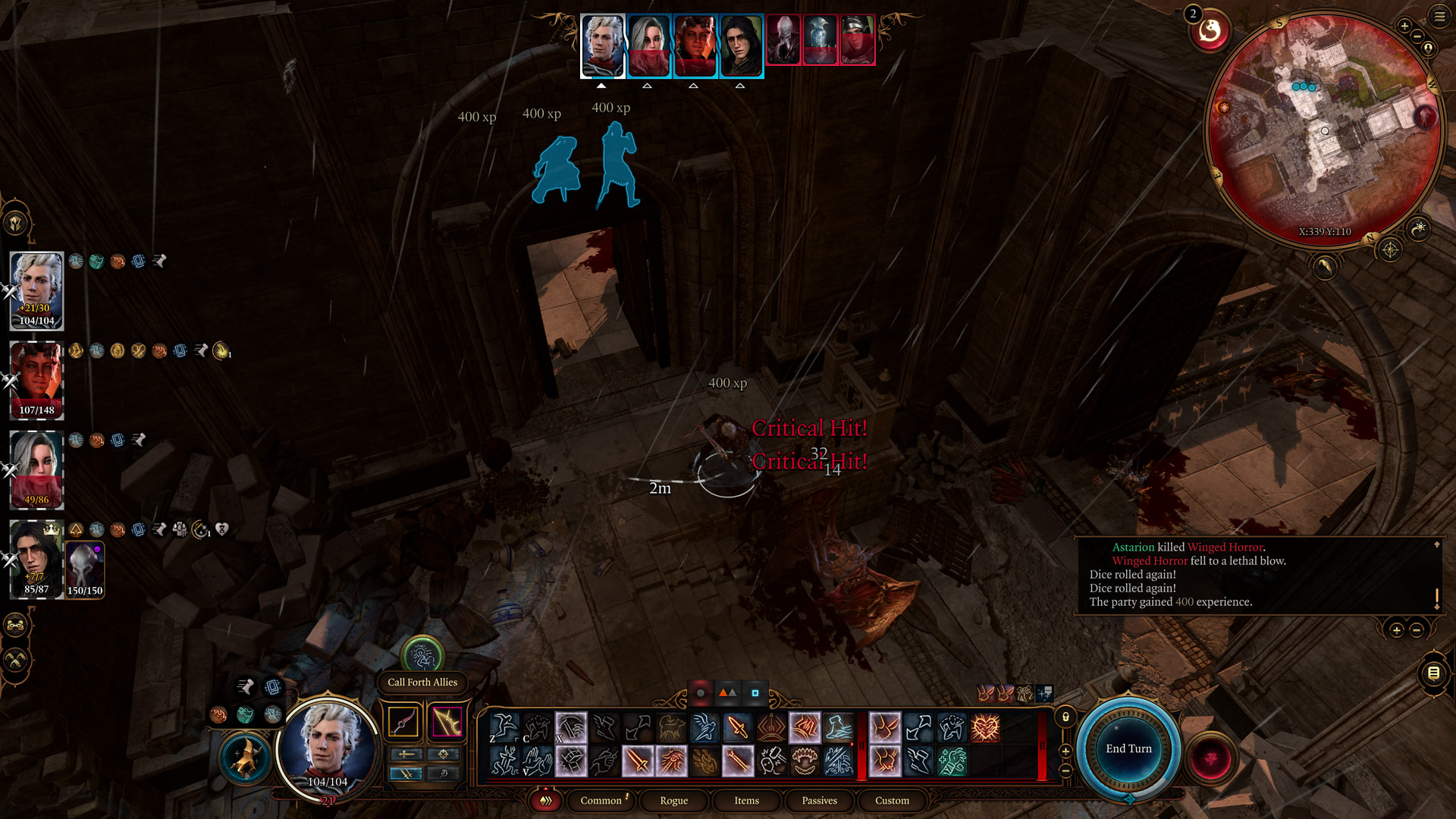Screen dimensions: 1456x819
Task: Select the melee weapon set slot
Action: pyautogui.click(x=403, y=721)
